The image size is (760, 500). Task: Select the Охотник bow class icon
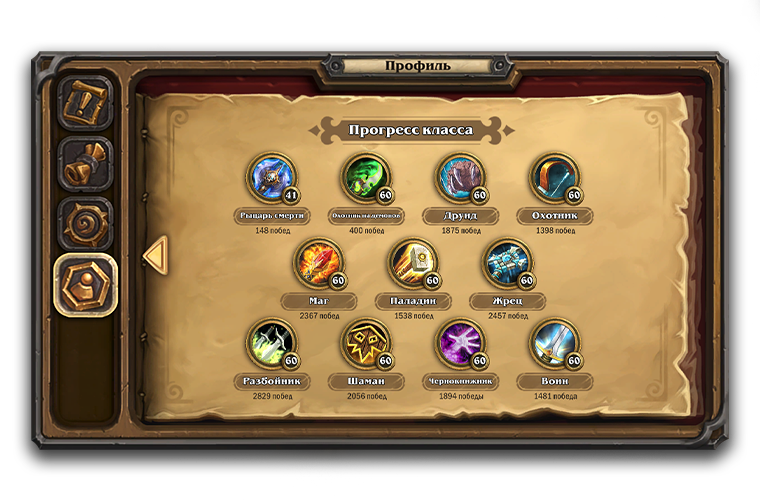click(x=554, y=178)
